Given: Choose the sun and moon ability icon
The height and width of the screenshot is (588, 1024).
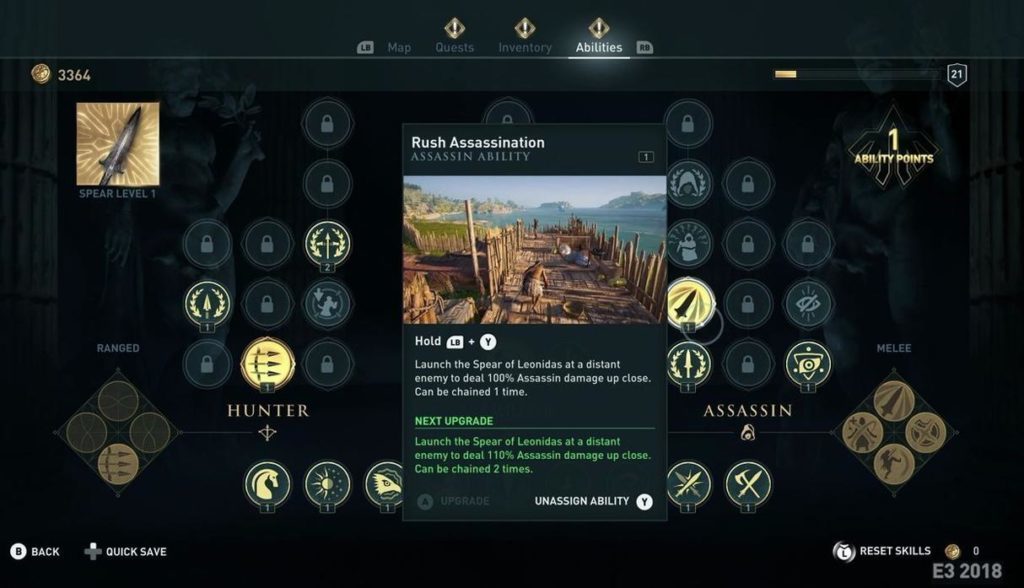Looking at the screenshot, I should click(328, 484).
